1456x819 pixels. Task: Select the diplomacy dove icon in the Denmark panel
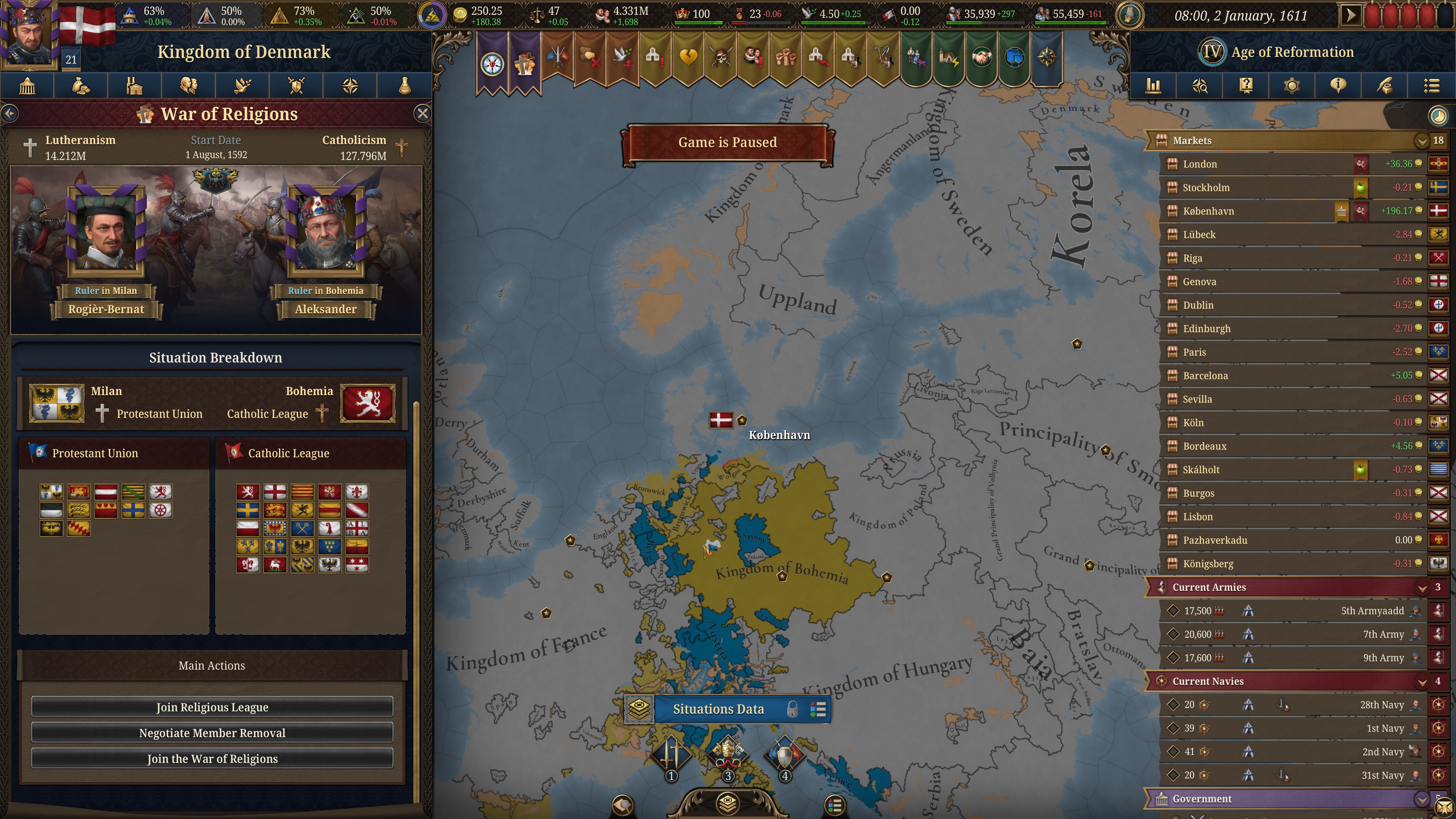point(243,86)
